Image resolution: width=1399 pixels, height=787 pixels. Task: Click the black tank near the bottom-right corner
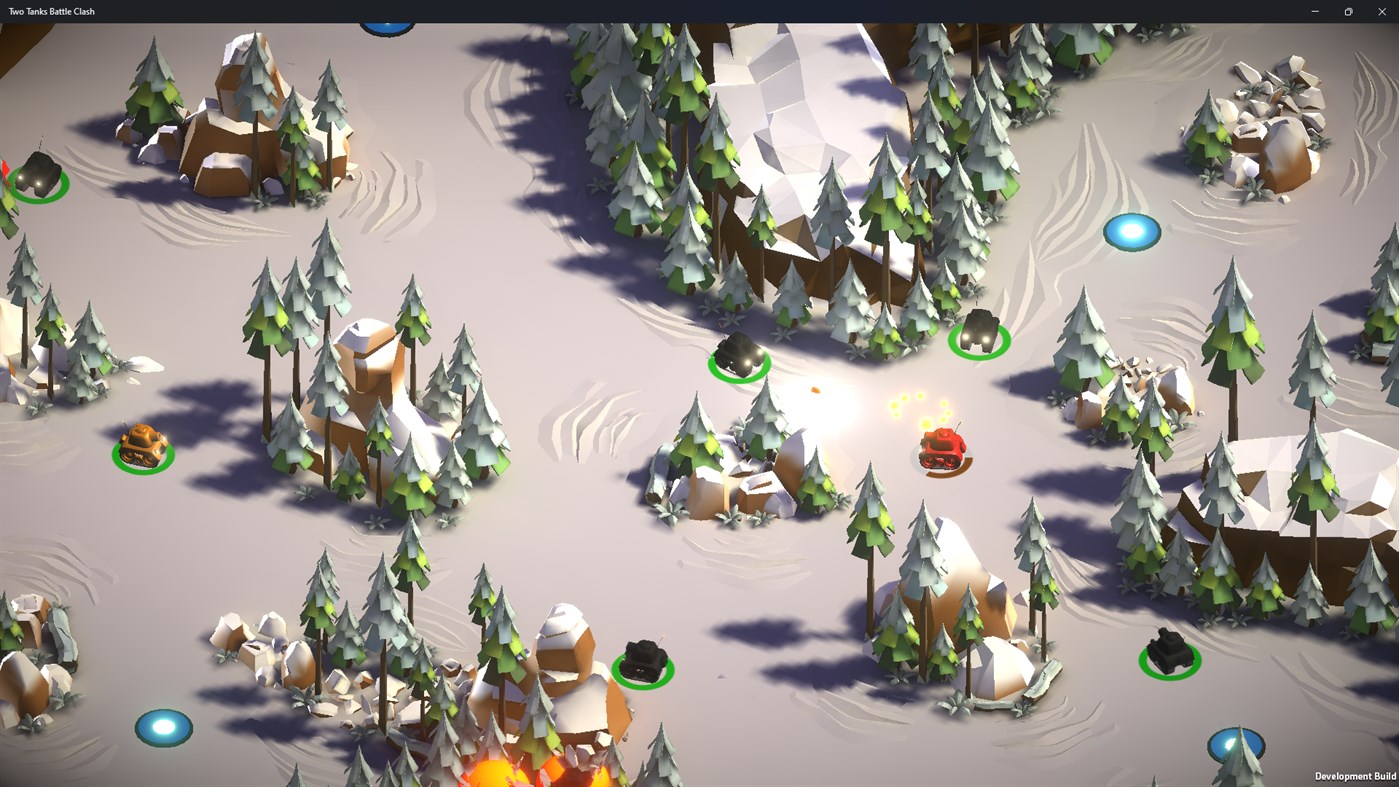pos(1168,650)
